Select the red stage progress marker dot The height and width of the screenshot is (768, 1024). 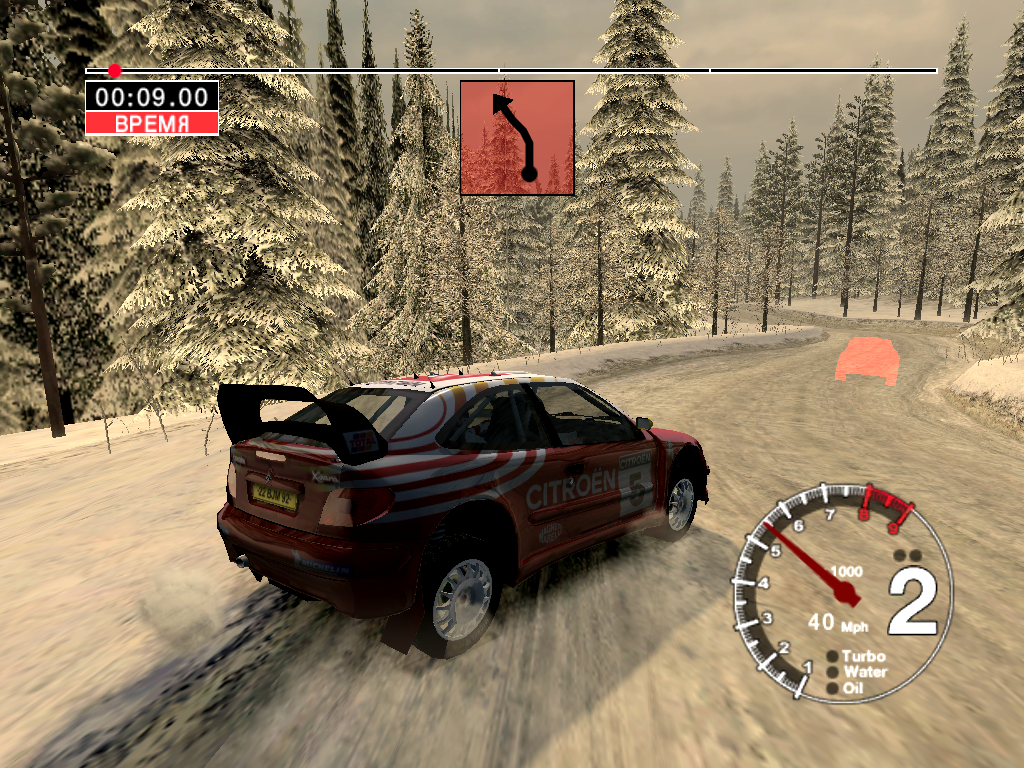coord(115,71)
